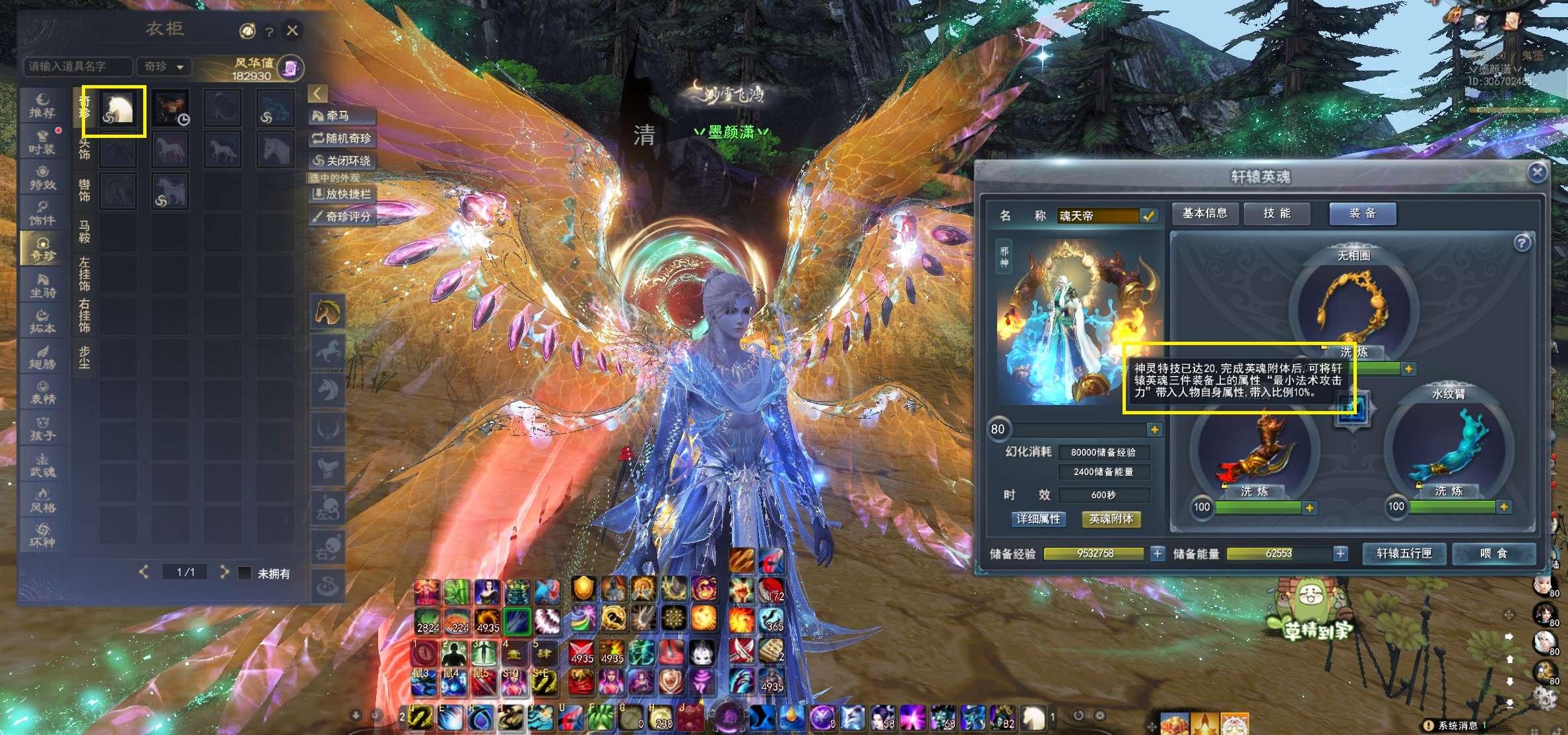
Task: Click the 喂食 feed button
Action: 1493,554
